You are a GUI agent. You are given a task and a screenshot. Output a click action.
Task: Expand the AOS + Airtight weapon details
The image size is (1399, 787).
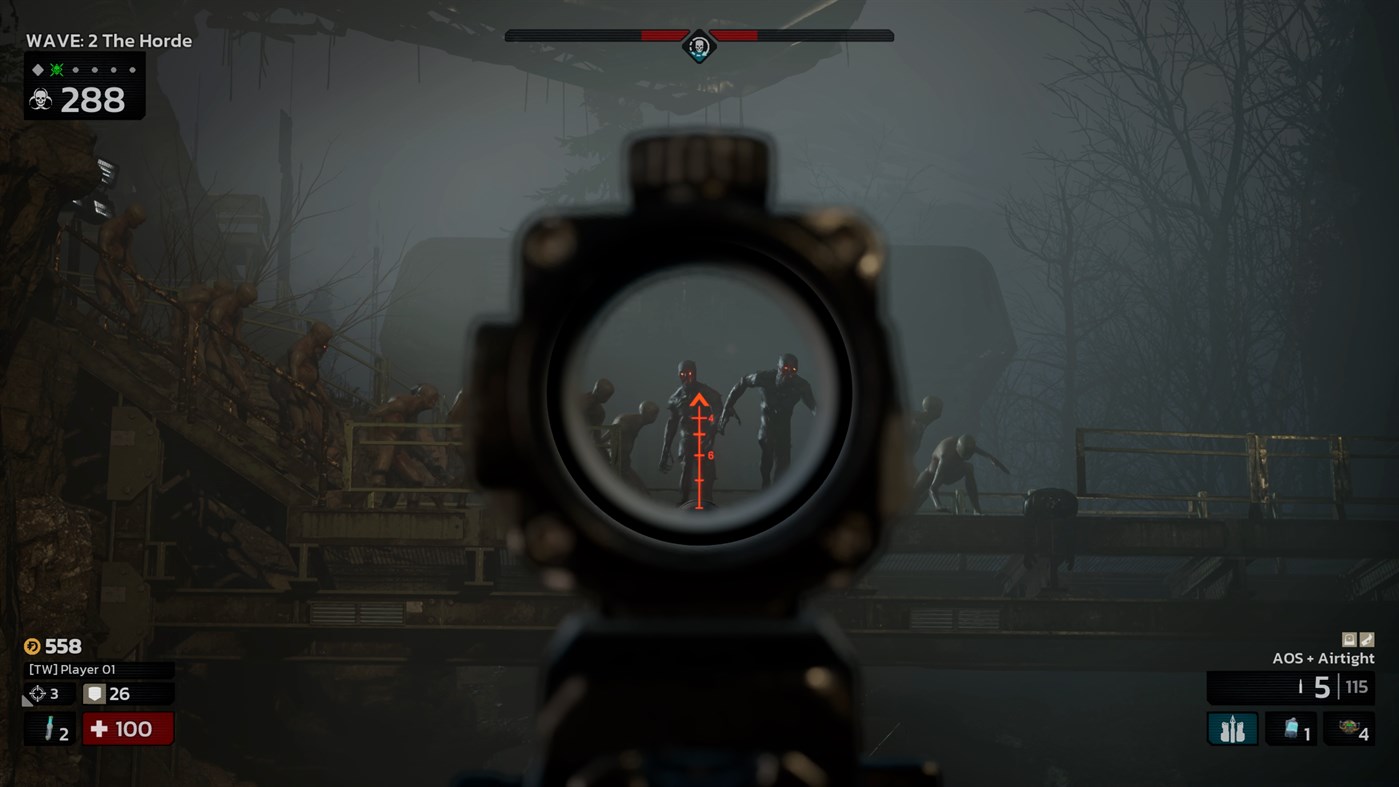tap(1324, 658)
